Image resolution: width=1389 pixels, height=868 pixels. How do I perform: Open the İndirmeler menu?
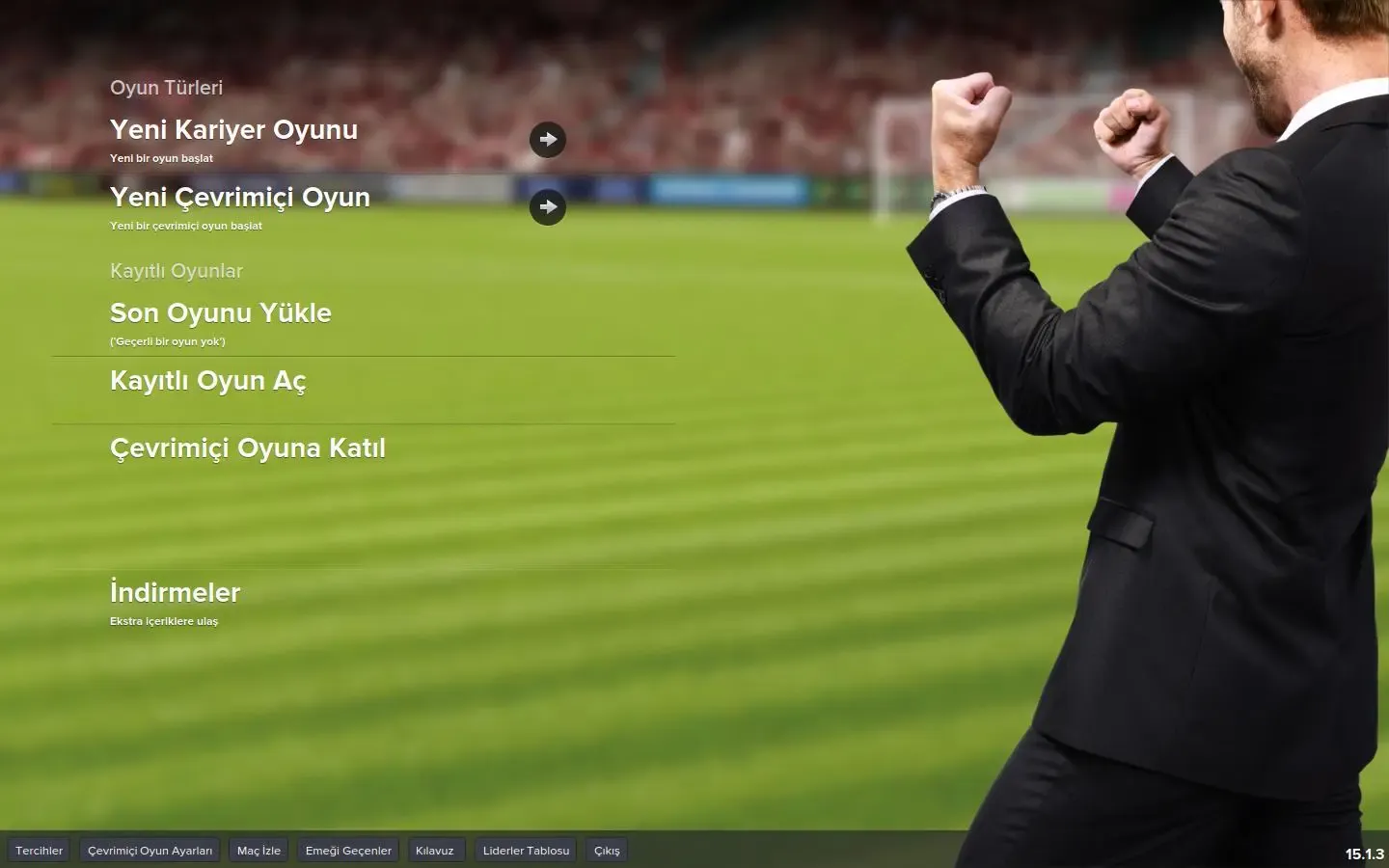(175, 593)
